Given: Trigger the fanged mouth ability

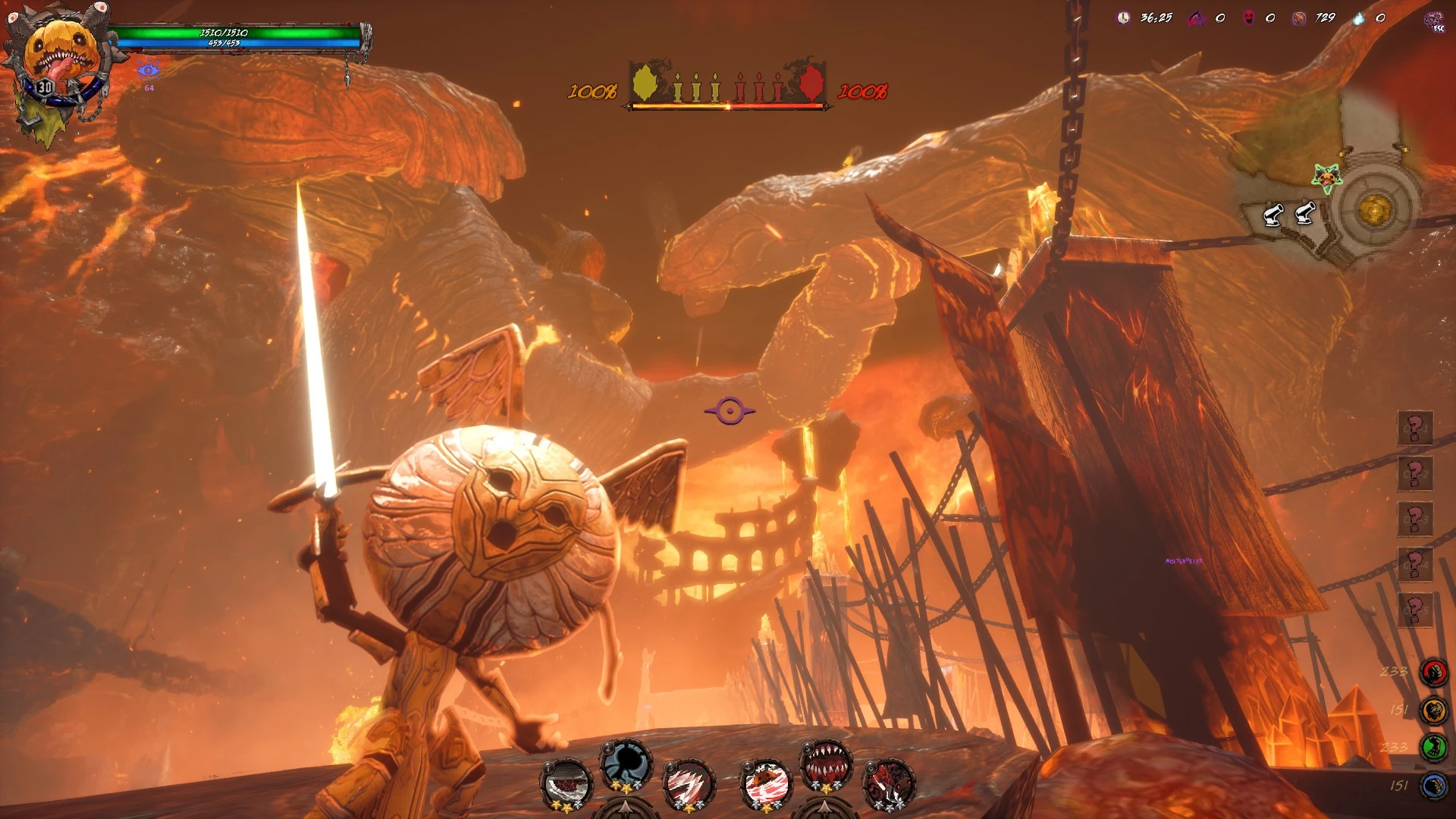Looking at the screenshot, I should click(826, 764).
